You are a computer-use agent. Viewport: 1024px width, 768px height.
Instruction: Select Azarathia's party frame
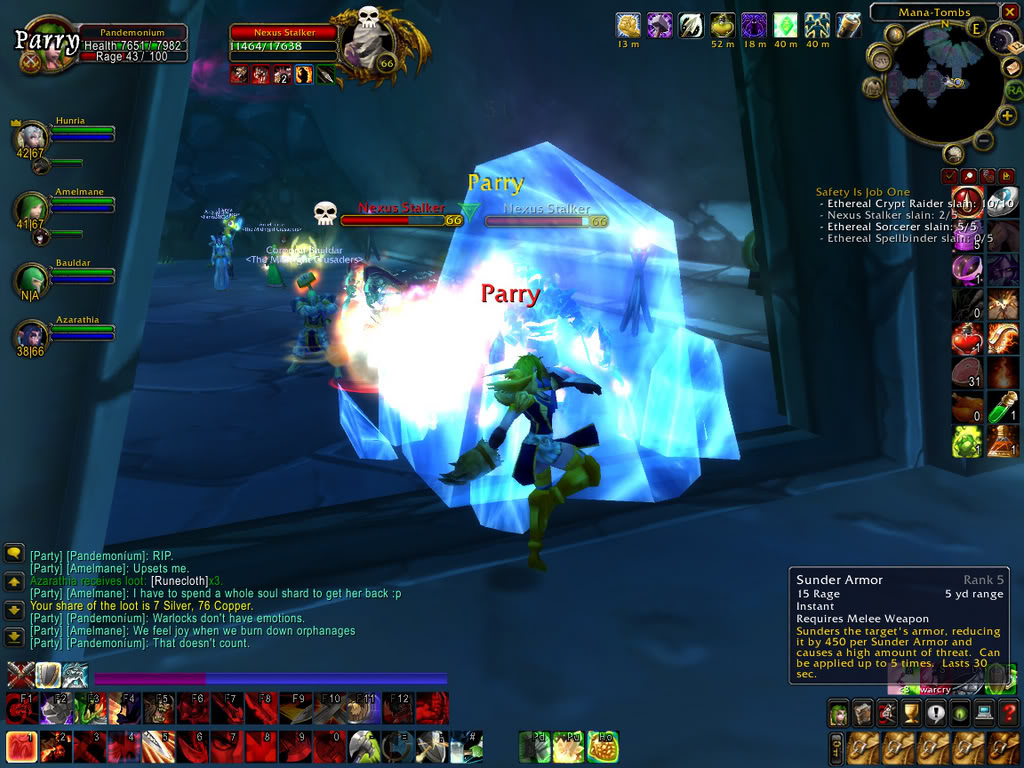pos(32,334)
